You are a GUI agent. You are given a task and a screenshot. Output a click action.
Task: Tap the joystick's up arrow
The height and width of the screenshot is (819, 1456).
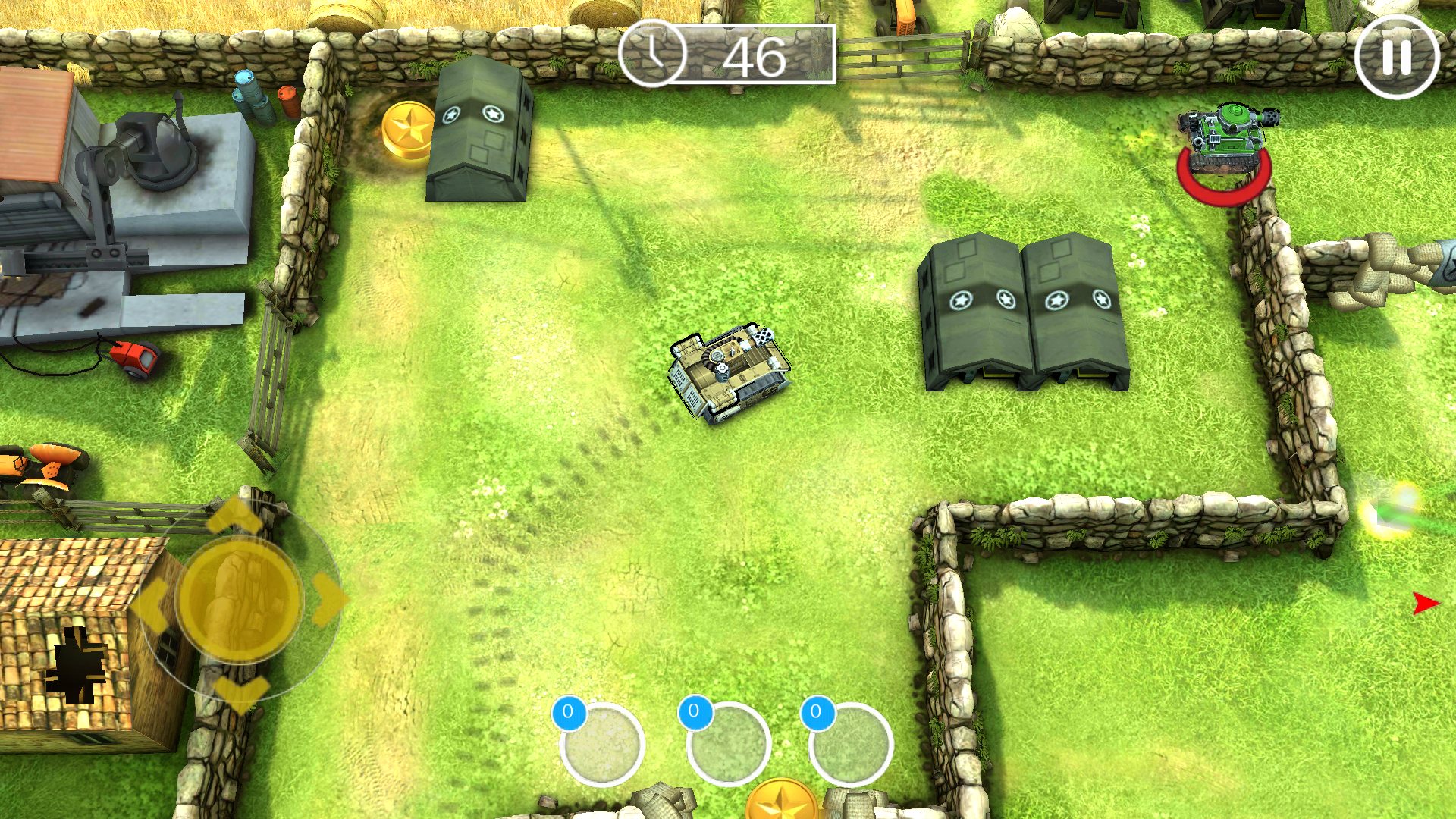click(235, 514)
